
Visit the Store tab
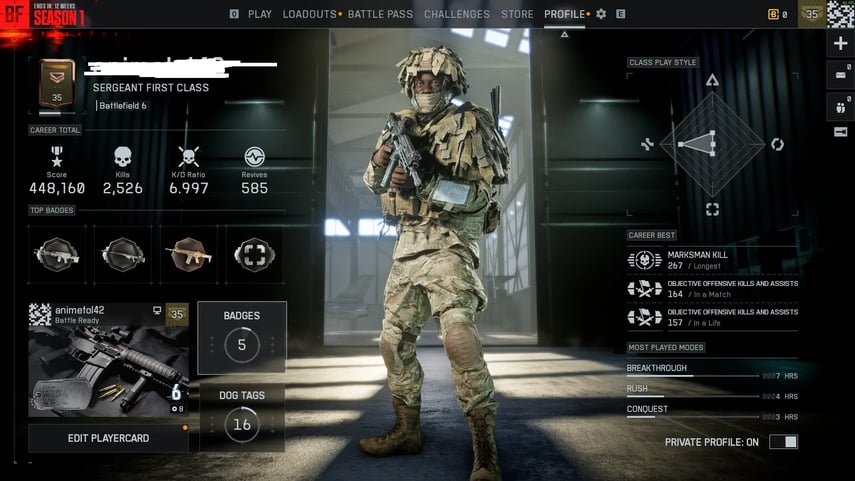point(517,14)
